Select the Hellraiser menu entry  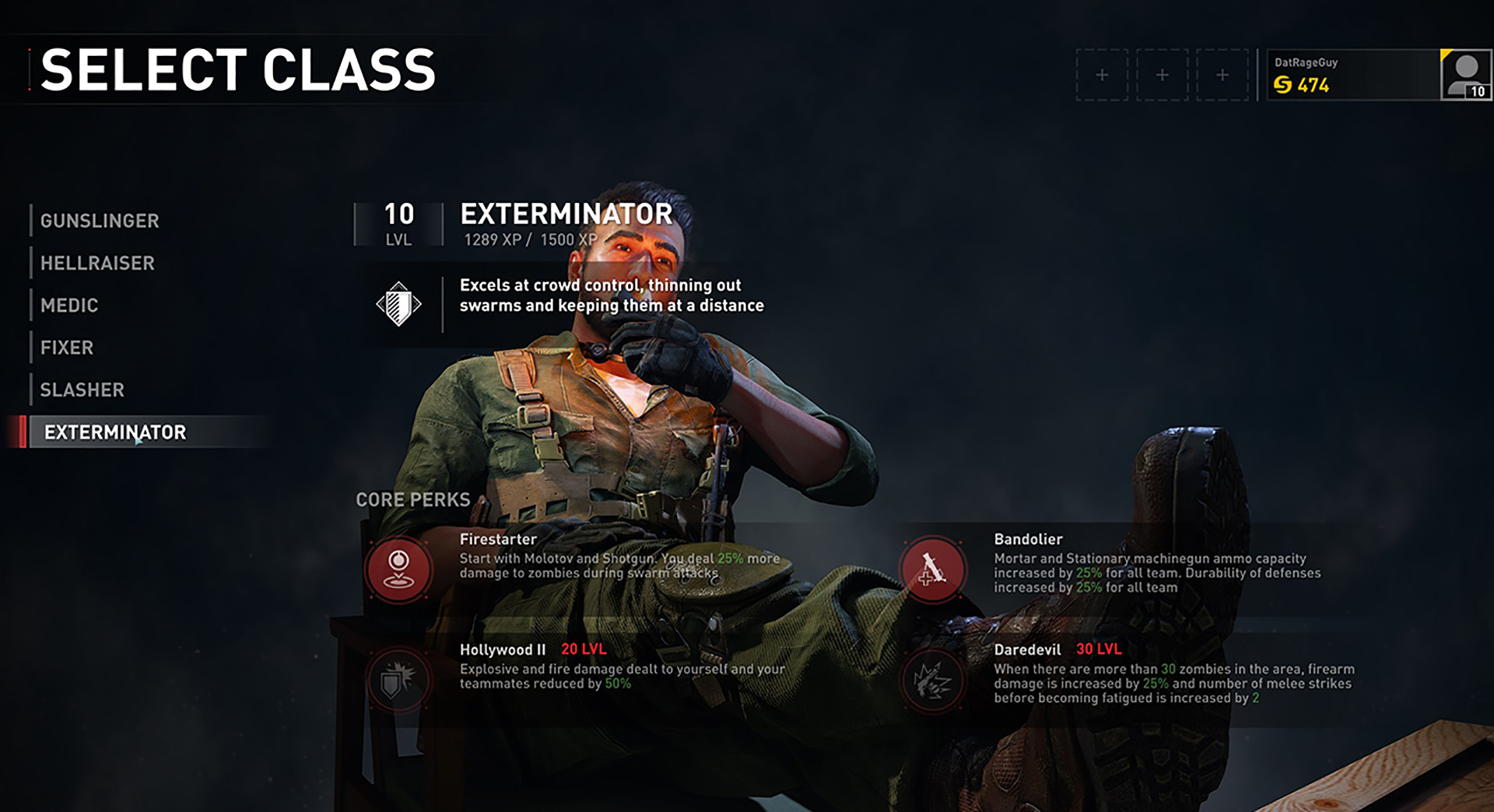pyautogui.click(x=96, y=264)
